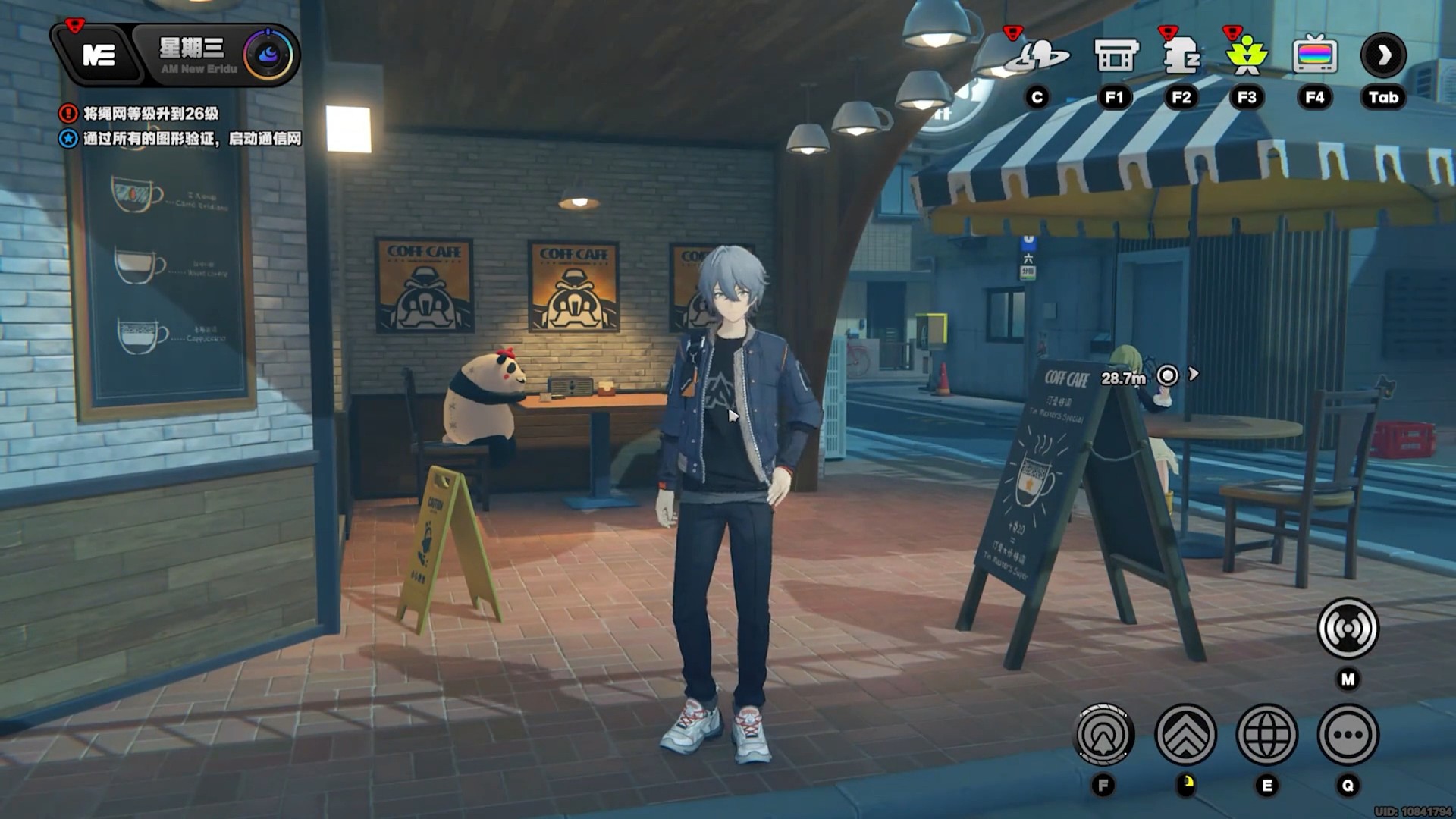The image size is (1456, 819).
Task: Open the yellow-green figure icon labeled F3
Action: point(1247,56)
